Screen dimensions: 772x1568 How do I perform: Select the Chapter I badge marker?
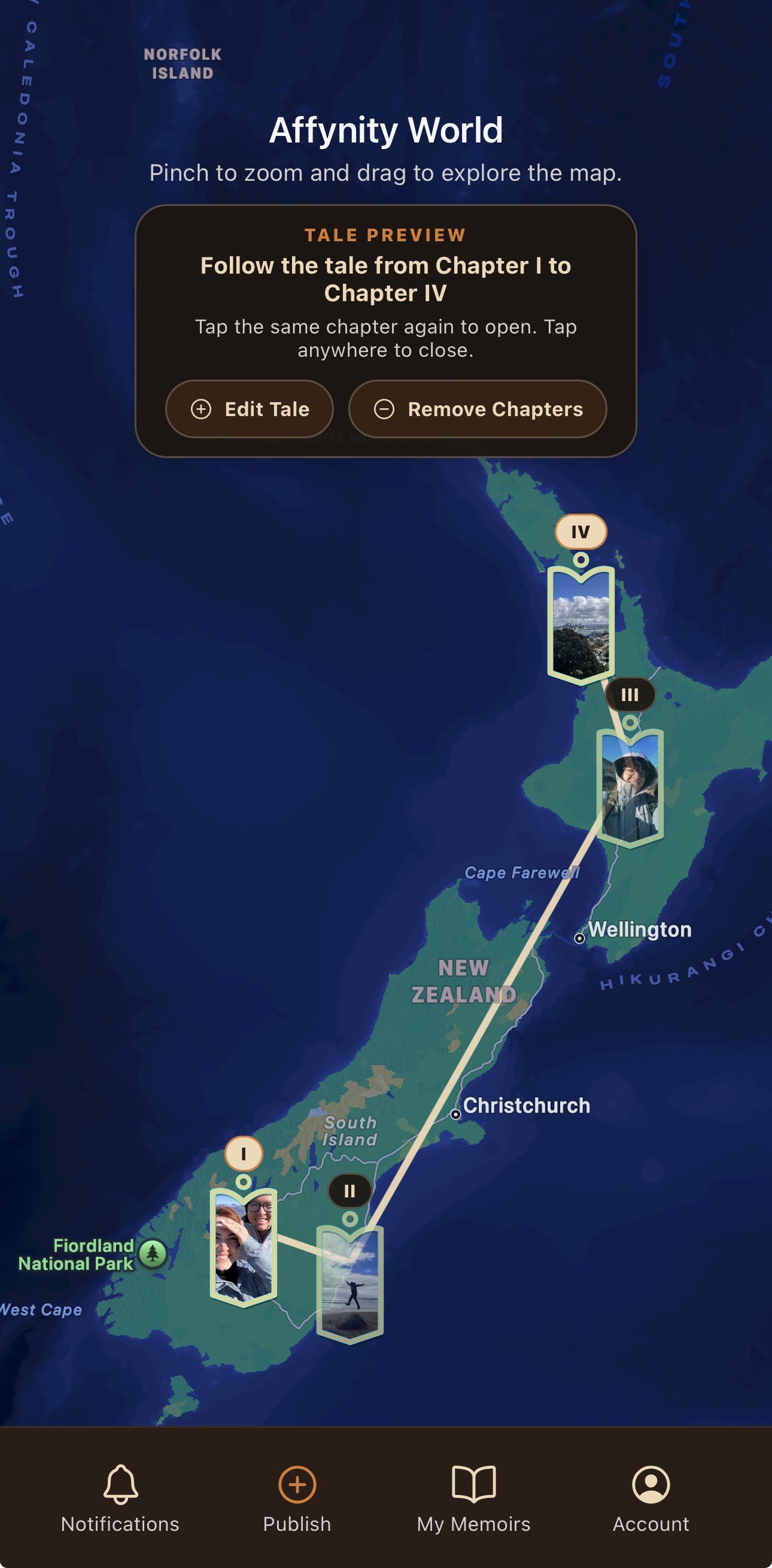click(244, 1153)
